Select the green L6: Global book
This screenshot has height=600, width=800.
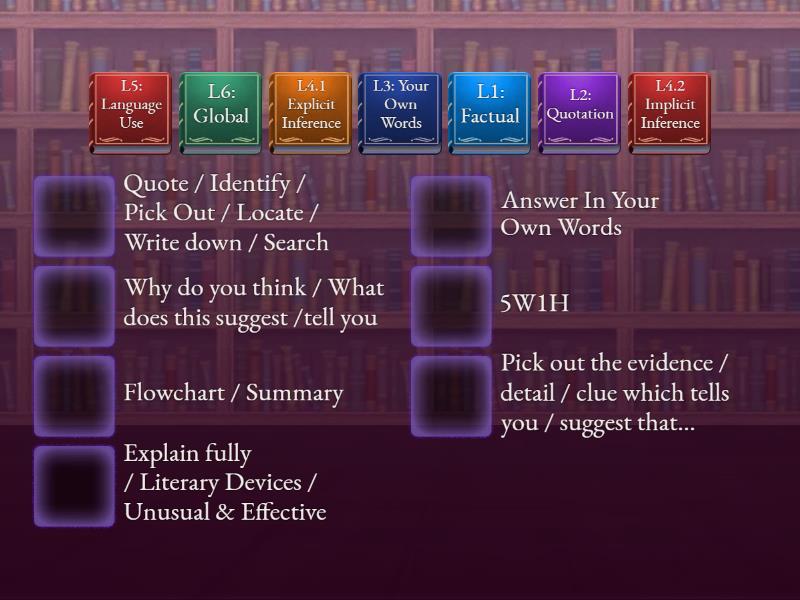coord(221,113)
